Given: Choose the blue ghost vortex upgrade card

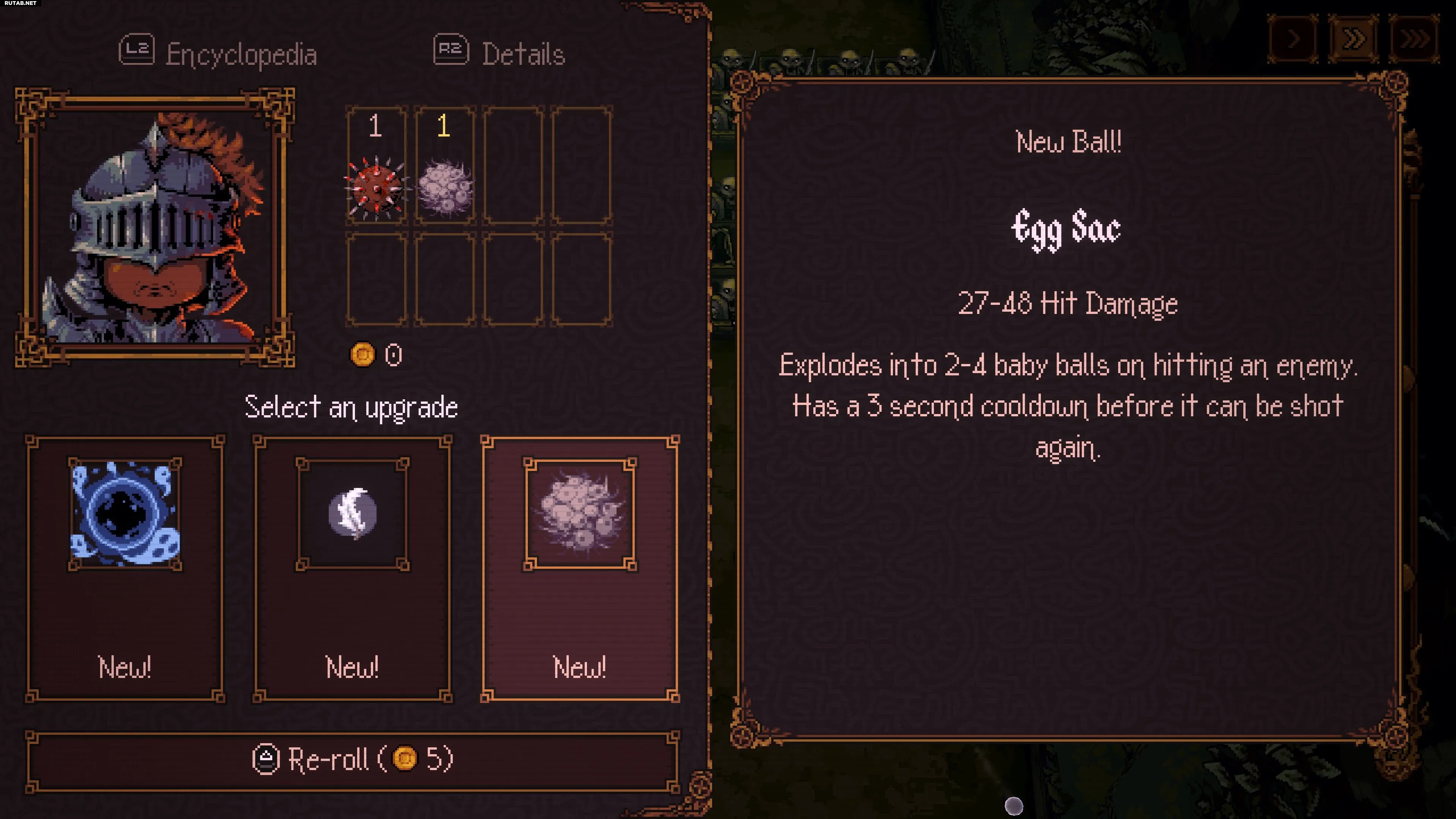Looking at the screenshot, I should pyautogui.click(x=125, y=568).
